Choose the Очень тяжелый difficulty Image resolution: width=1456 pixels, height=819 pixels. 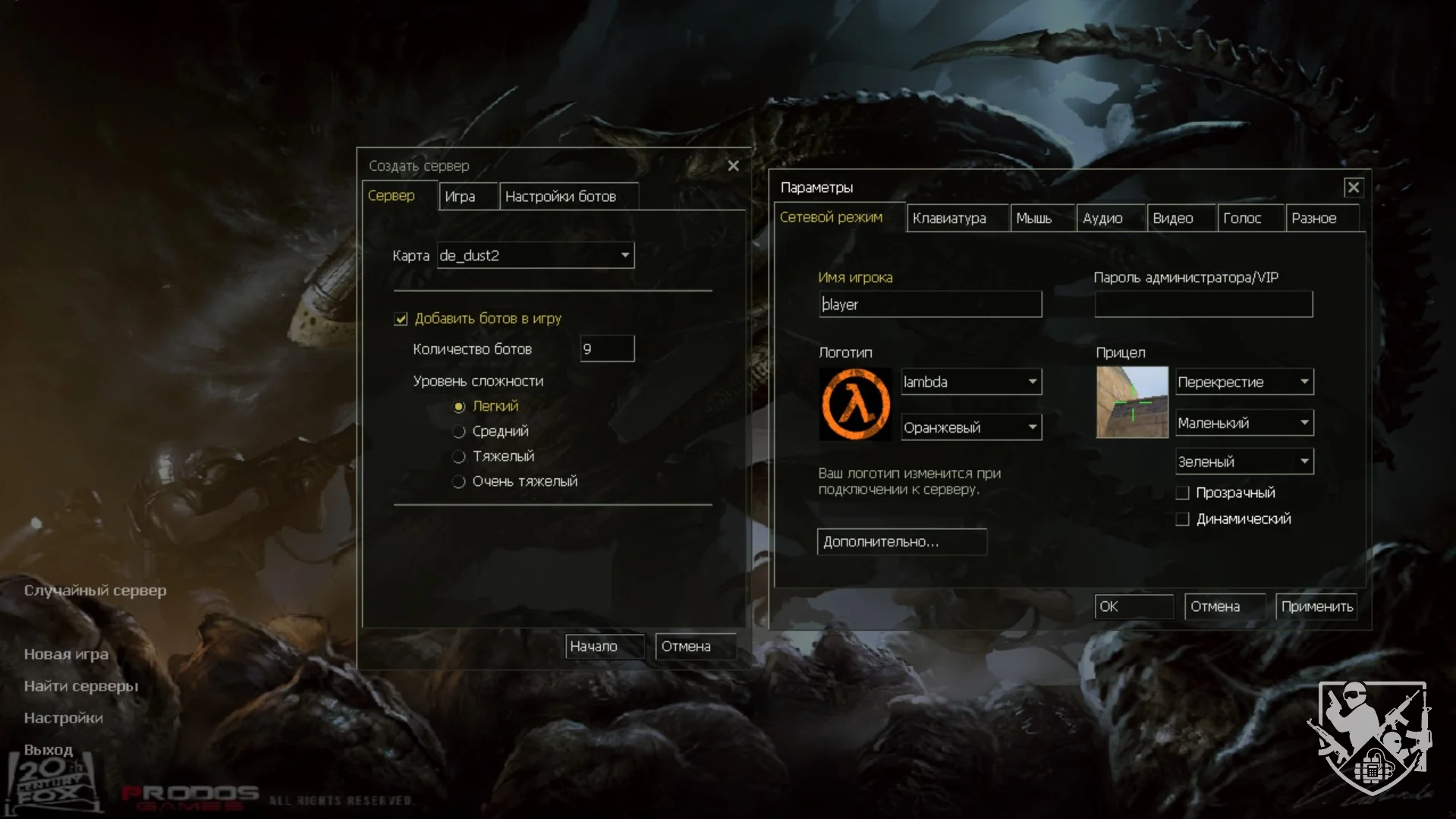pos(459,482)
